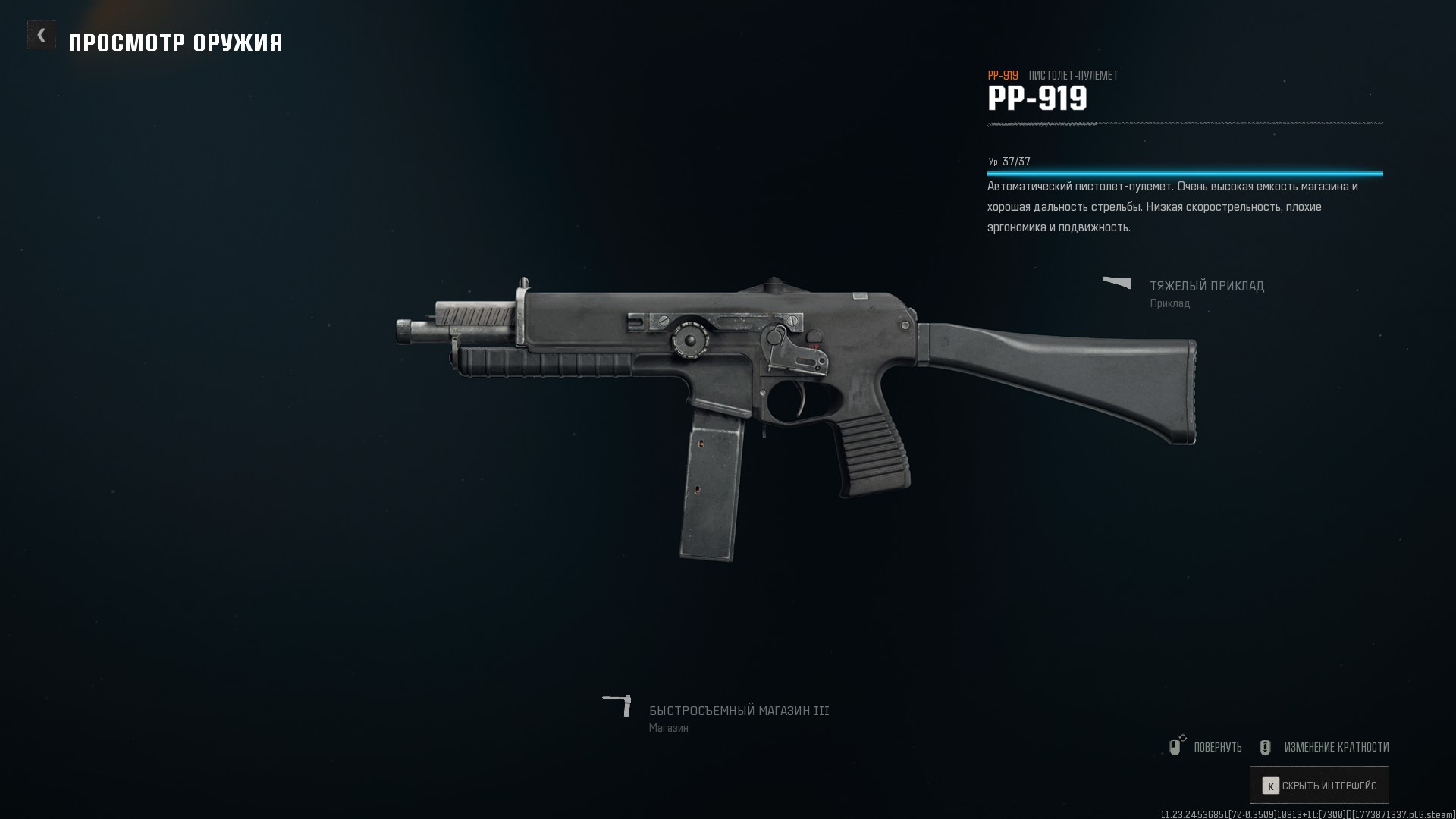This screenshot has height=819, width=1456.
Task: Click the Скрыть интерфейс button
Action: (x=1319, y=786)
